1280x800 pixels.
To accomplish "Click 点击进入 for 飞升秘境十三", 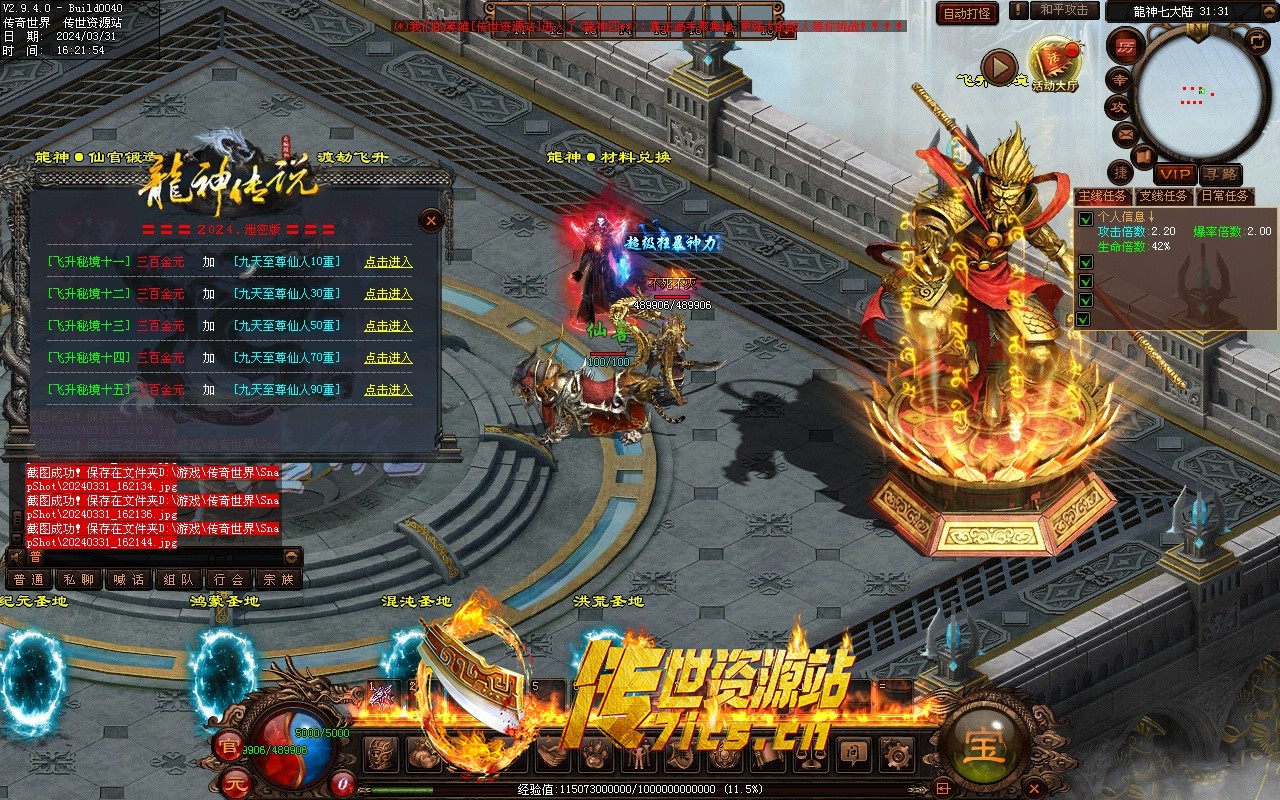I will click(388, 326).
